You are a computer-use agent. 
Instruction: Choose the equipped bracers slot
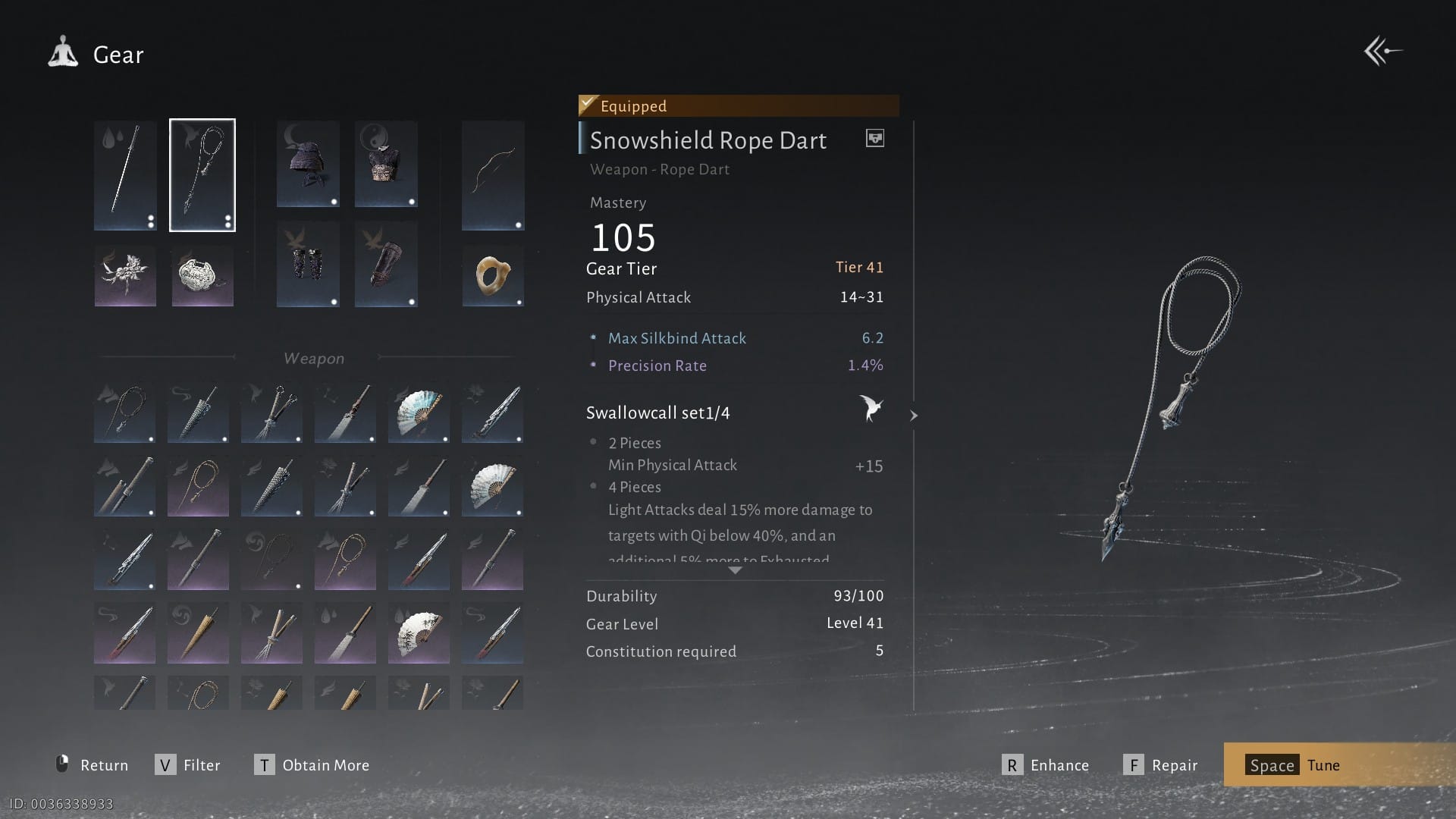pyautogui.click(x=308, y=264)
